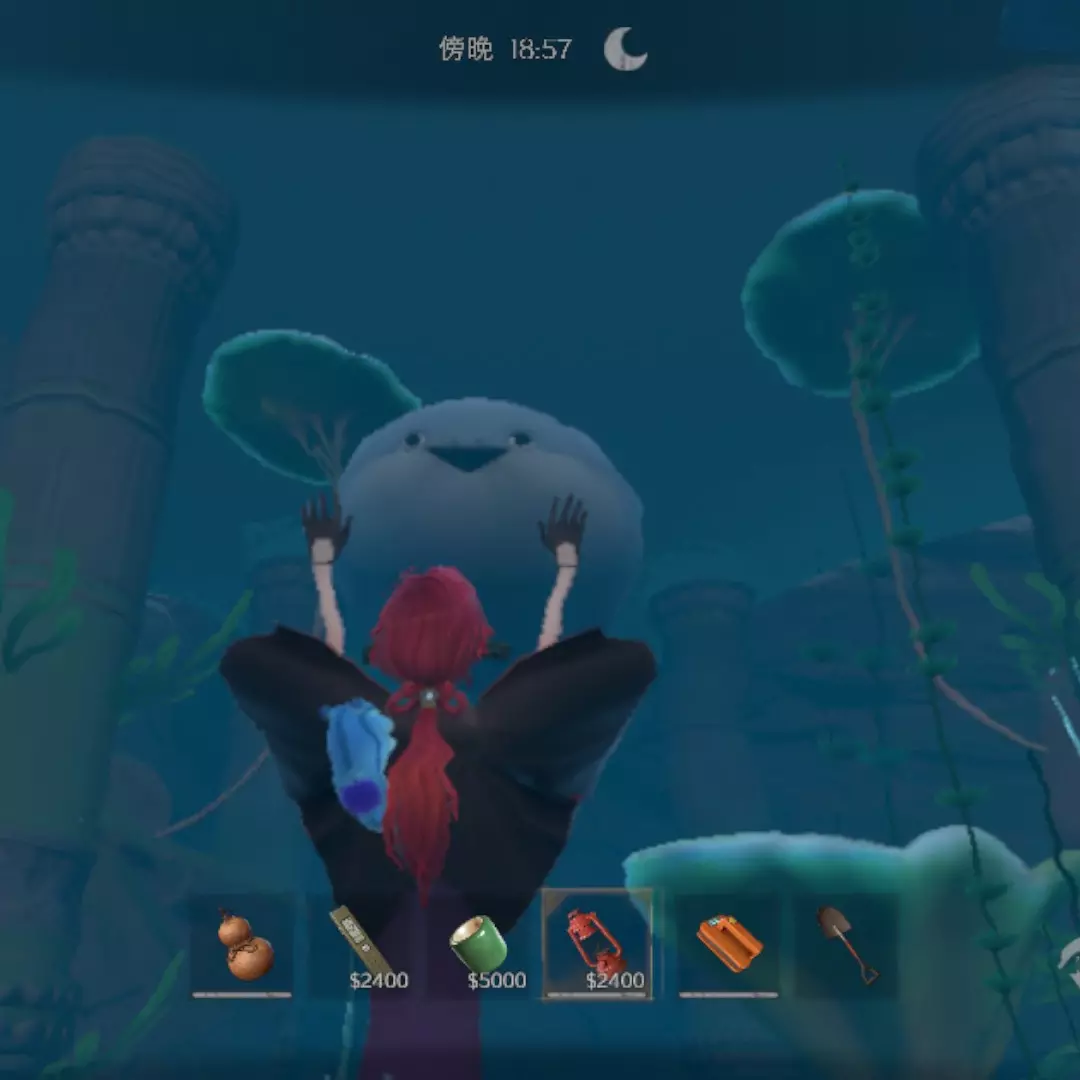Equip the orange device from the hotbar
Screen dimensions: 1080x1080
click(x=729, y=944)
